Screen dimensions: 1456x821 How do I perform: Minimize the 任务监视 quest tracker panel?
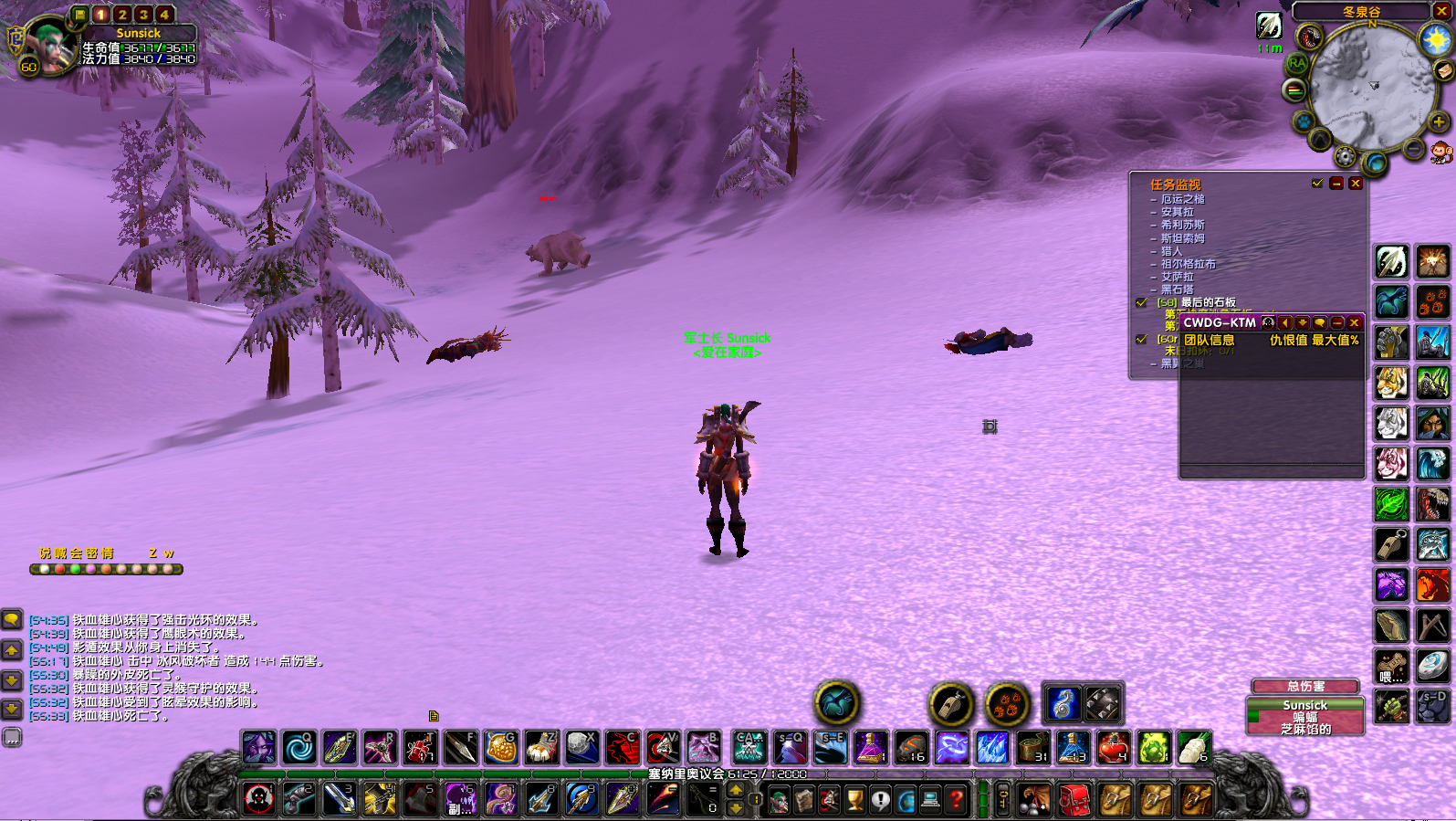click(x=1336, y=184)
